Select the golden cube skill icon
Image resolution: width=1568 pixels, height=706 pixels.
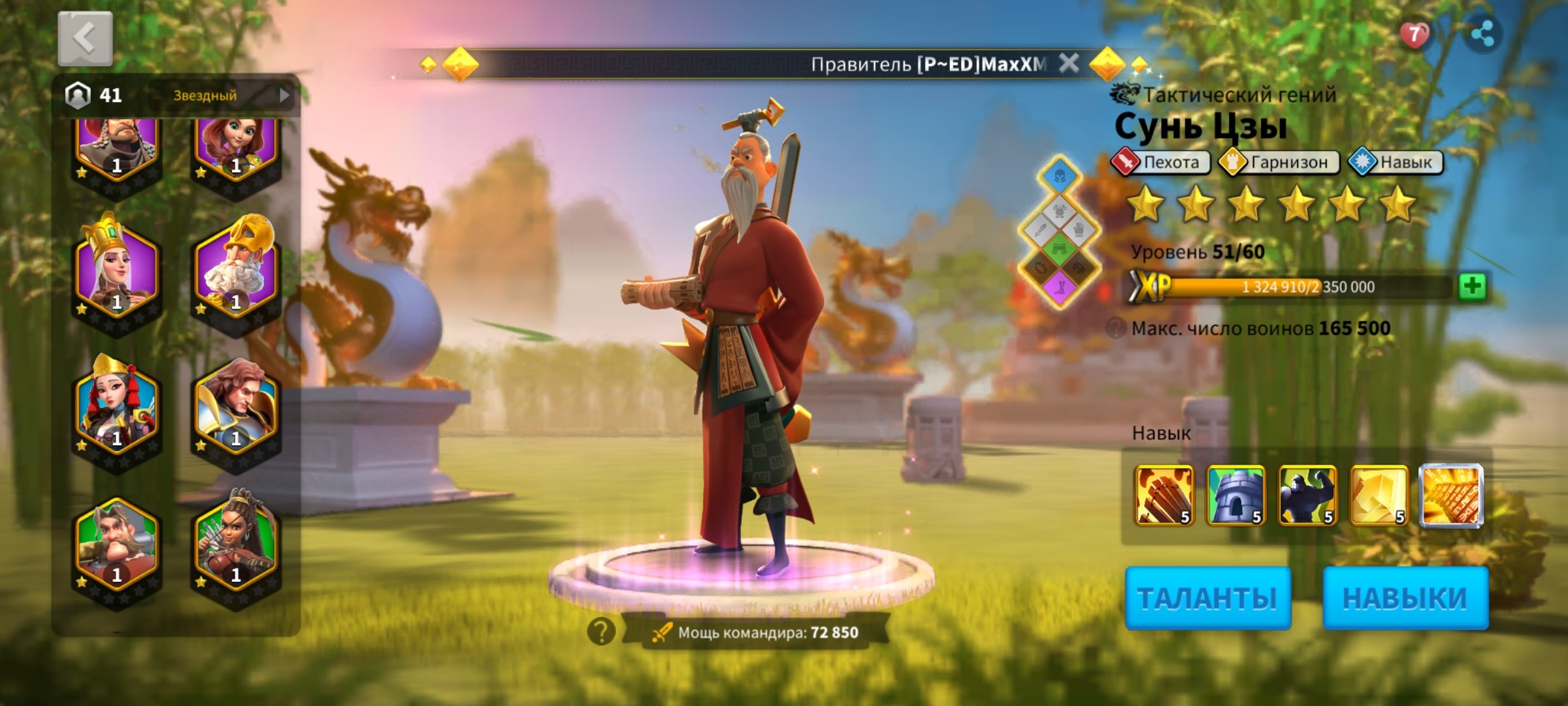pos(1379,495)
